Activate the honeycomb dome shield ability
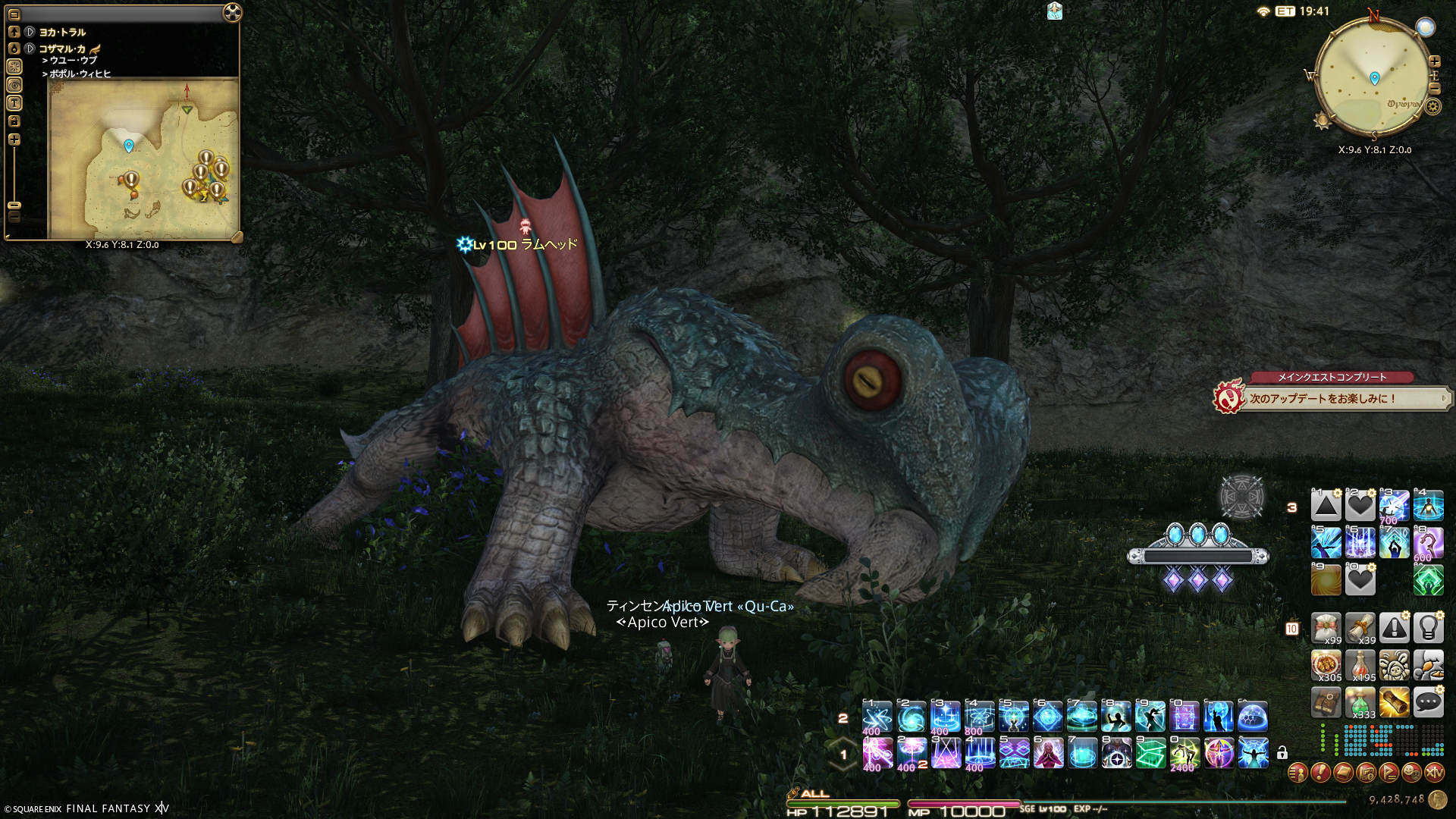 [1252, 717]
